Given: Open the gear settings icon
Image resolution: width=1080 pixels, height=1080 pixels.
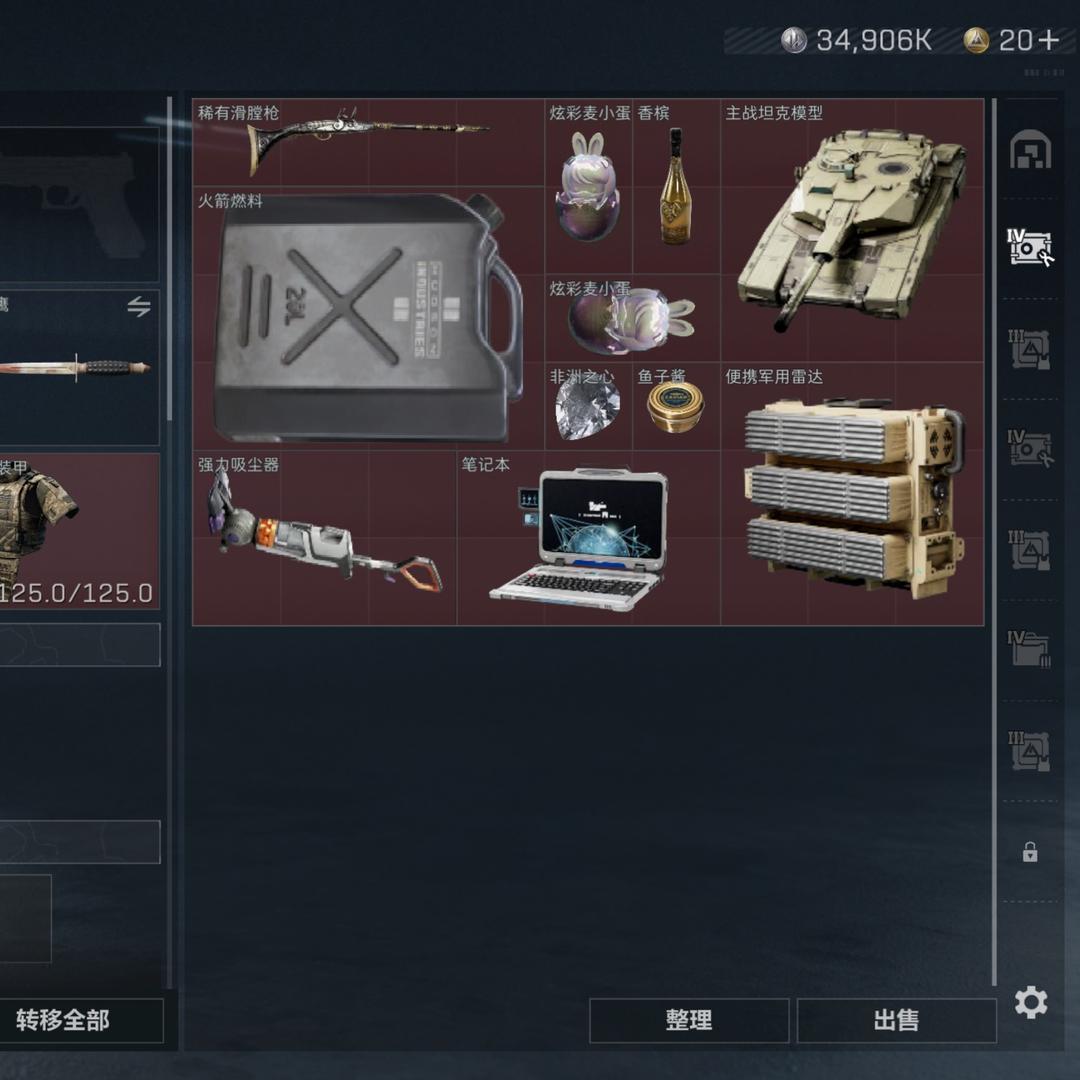Looking at the screenshot, I should point(1031,1002).
